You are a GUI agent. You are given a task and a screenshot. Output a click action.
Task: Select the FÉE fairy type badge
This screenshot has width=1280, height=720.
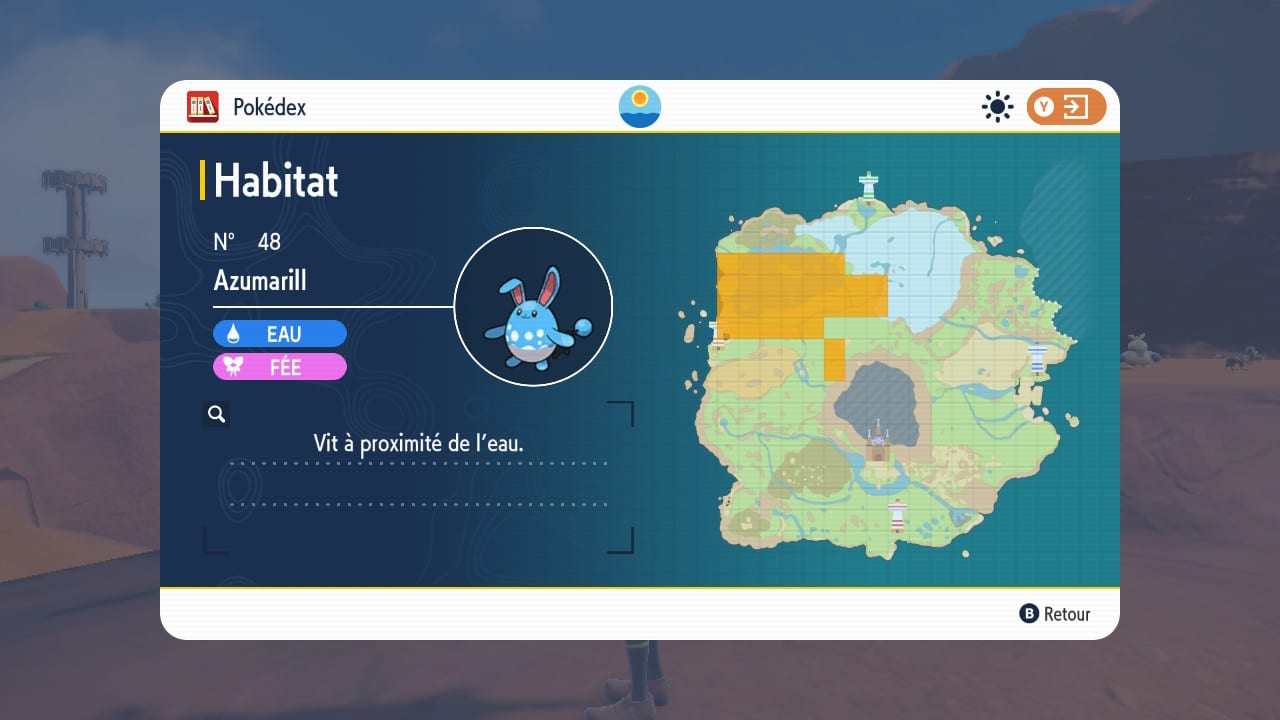[x=280, y=367]
